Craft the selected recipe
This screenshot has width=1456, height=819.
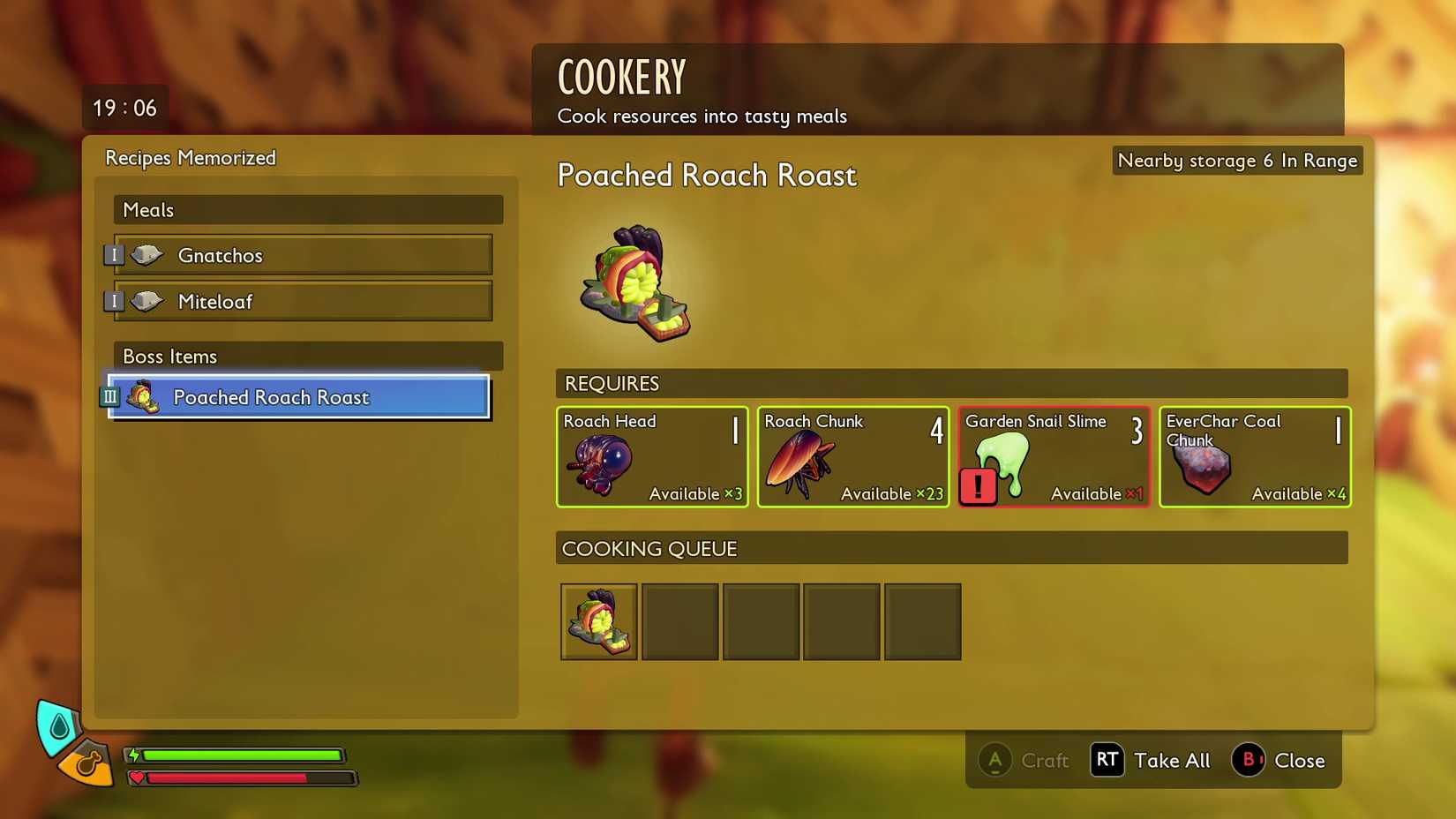(x=1024, y=760)
